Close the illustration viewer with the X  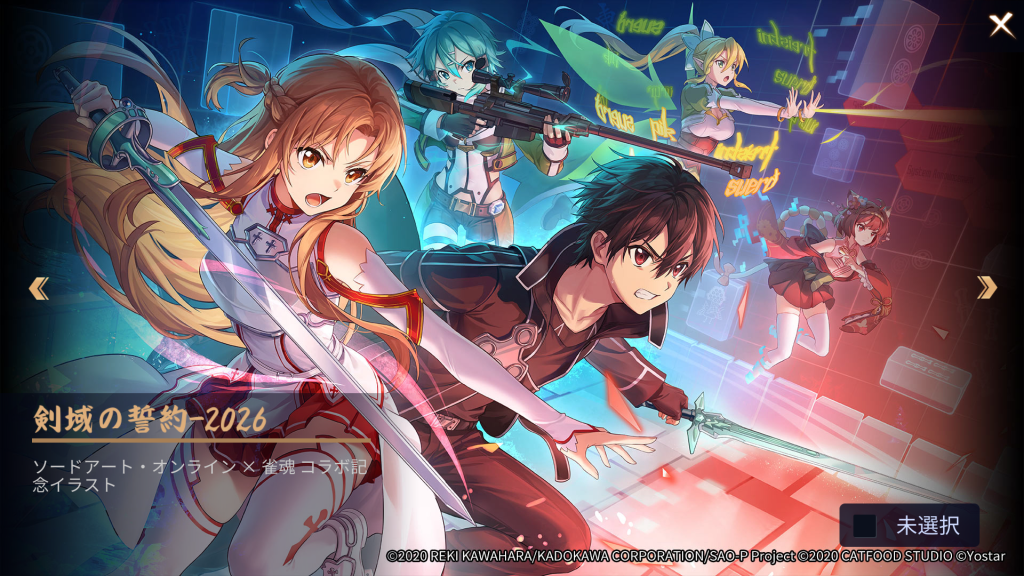(x=1001, y=25)
